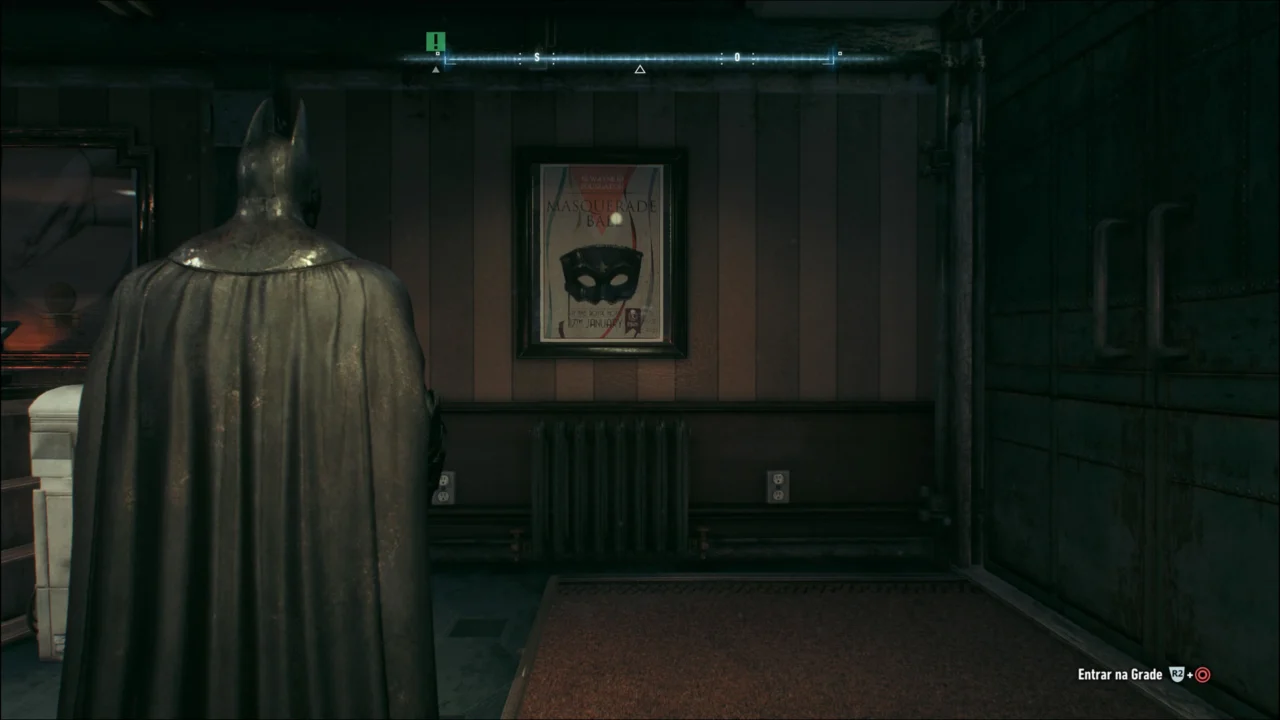Image resolution: width=1280 pixels, height=720 pixels.
Task: Select the R2 trigger button icon
Action: coord(1177,673)
